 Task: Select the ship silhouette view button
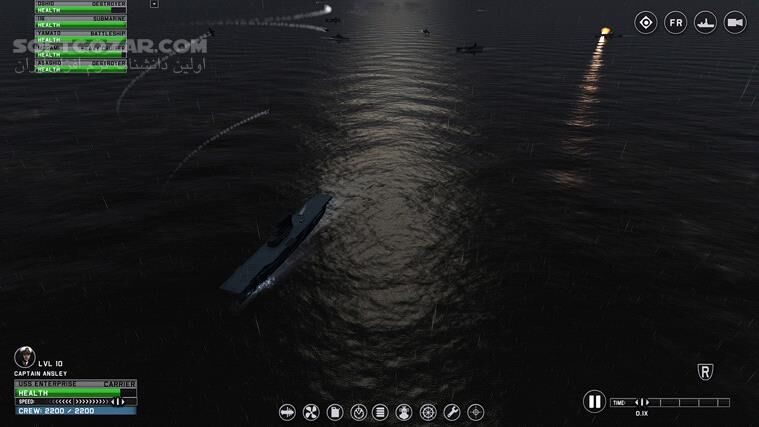coord(706,22)
